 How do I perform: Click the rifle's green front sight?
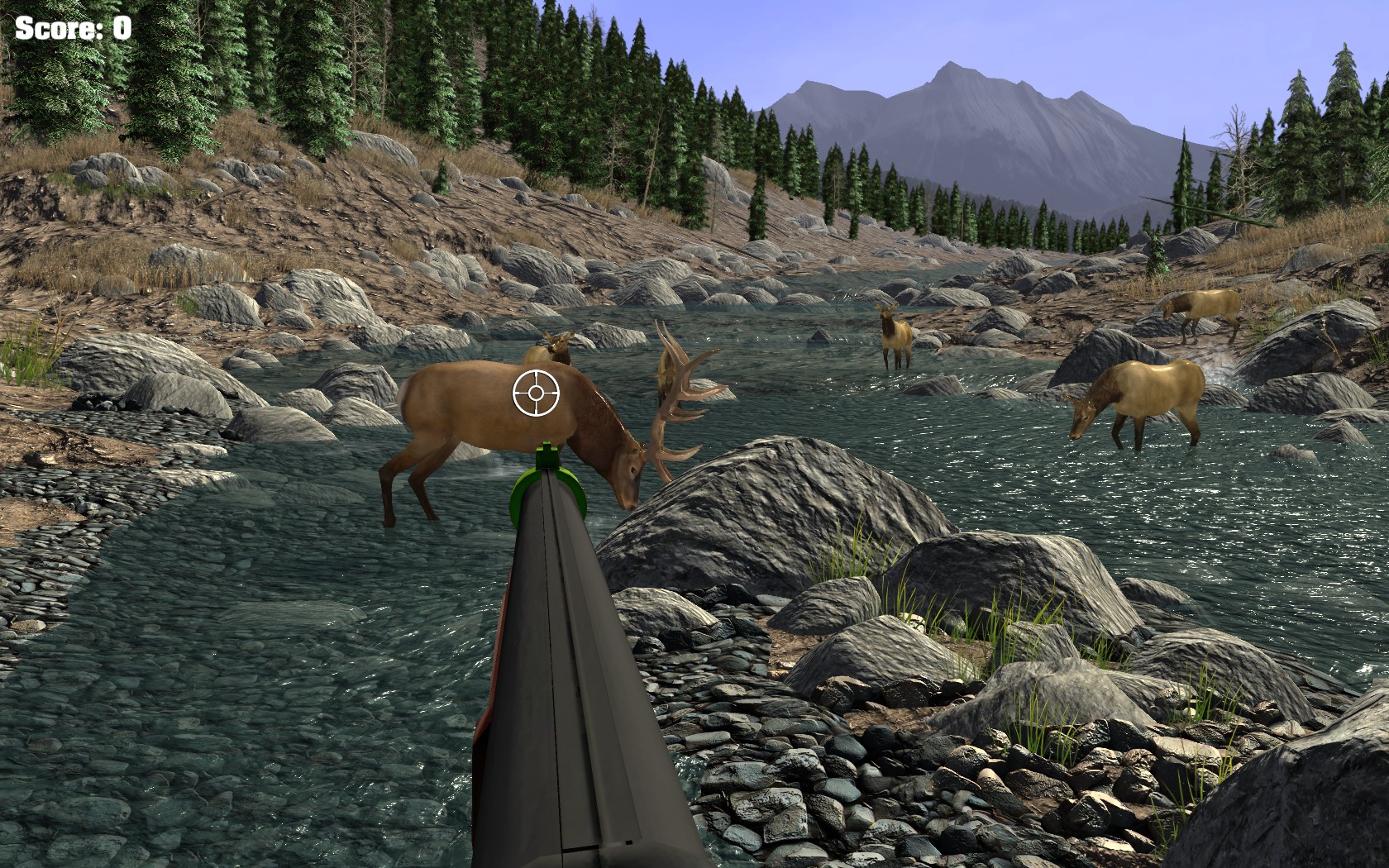tap(547, 460)
